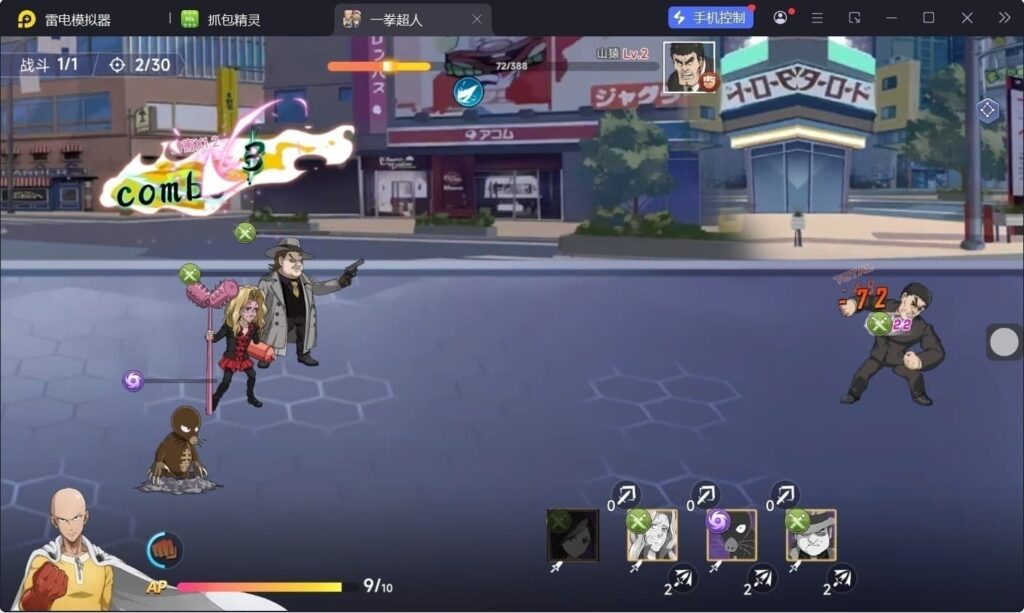Open the 手机控制 phone control button
1024x613 pixels.
(x=711, y=18)
